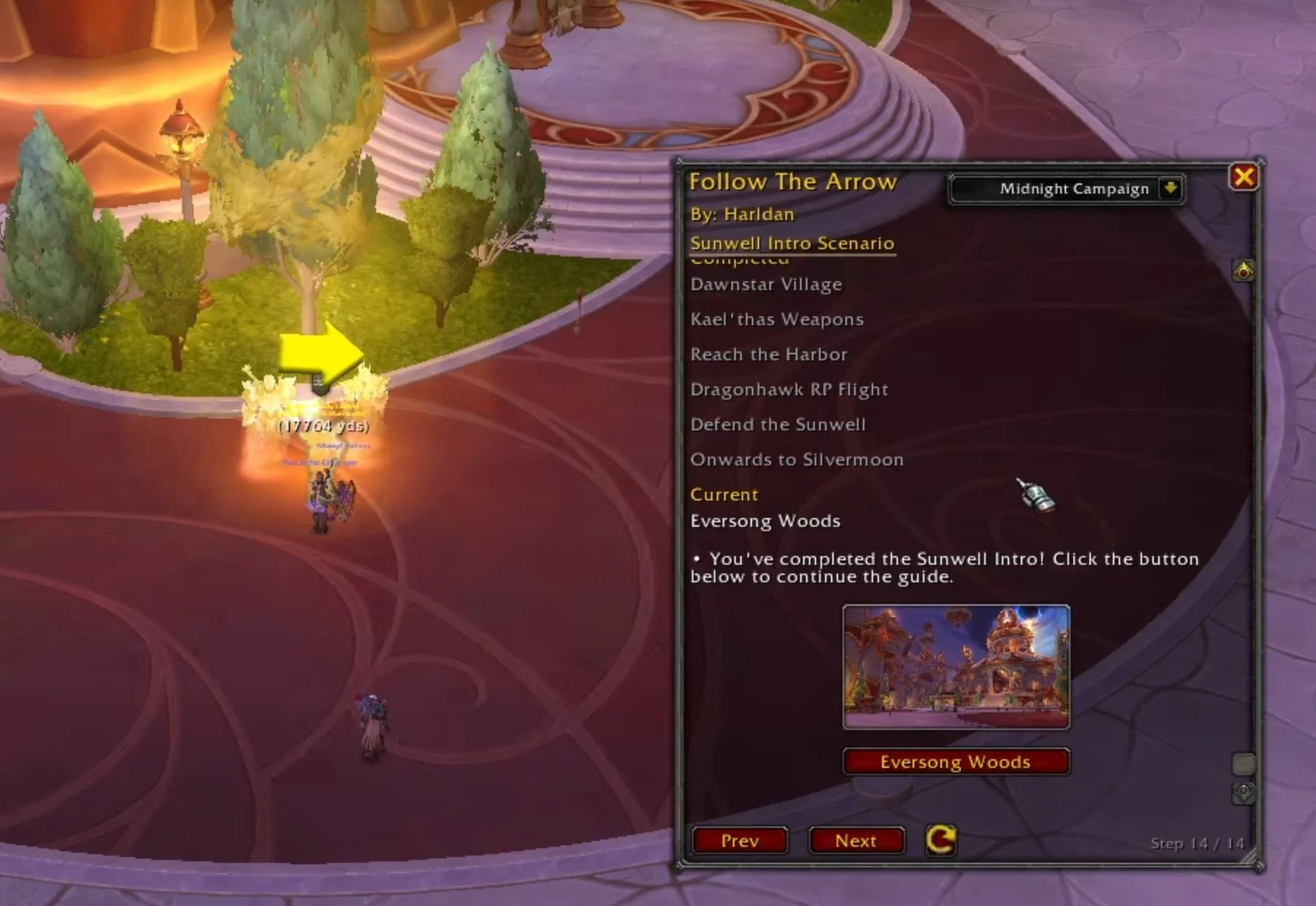
Task: Click the scroll-up arrow in guide panel
Action: point(1244,271)
